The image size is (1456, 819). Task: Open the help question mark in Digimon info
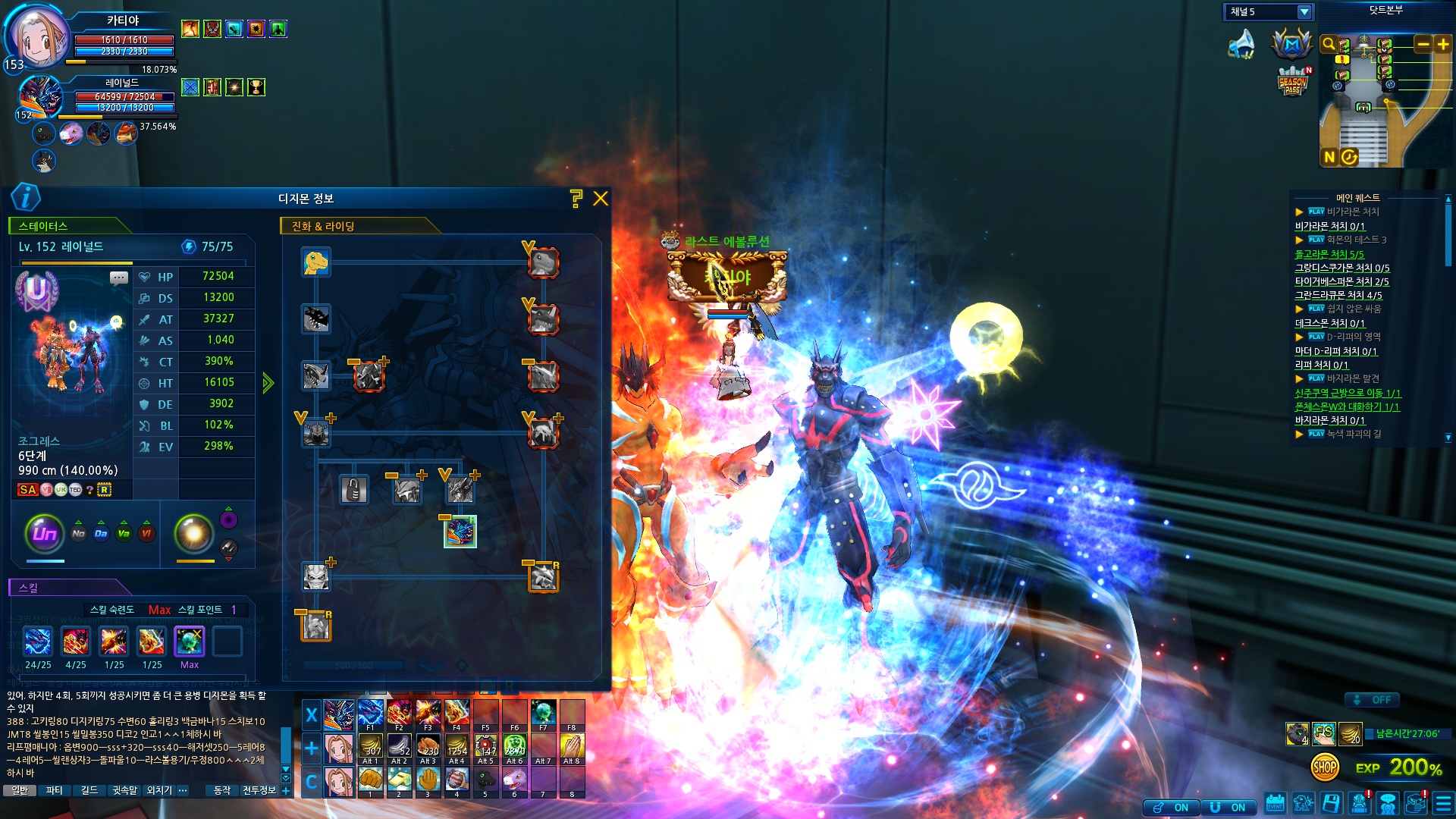(x=576, y=199)
